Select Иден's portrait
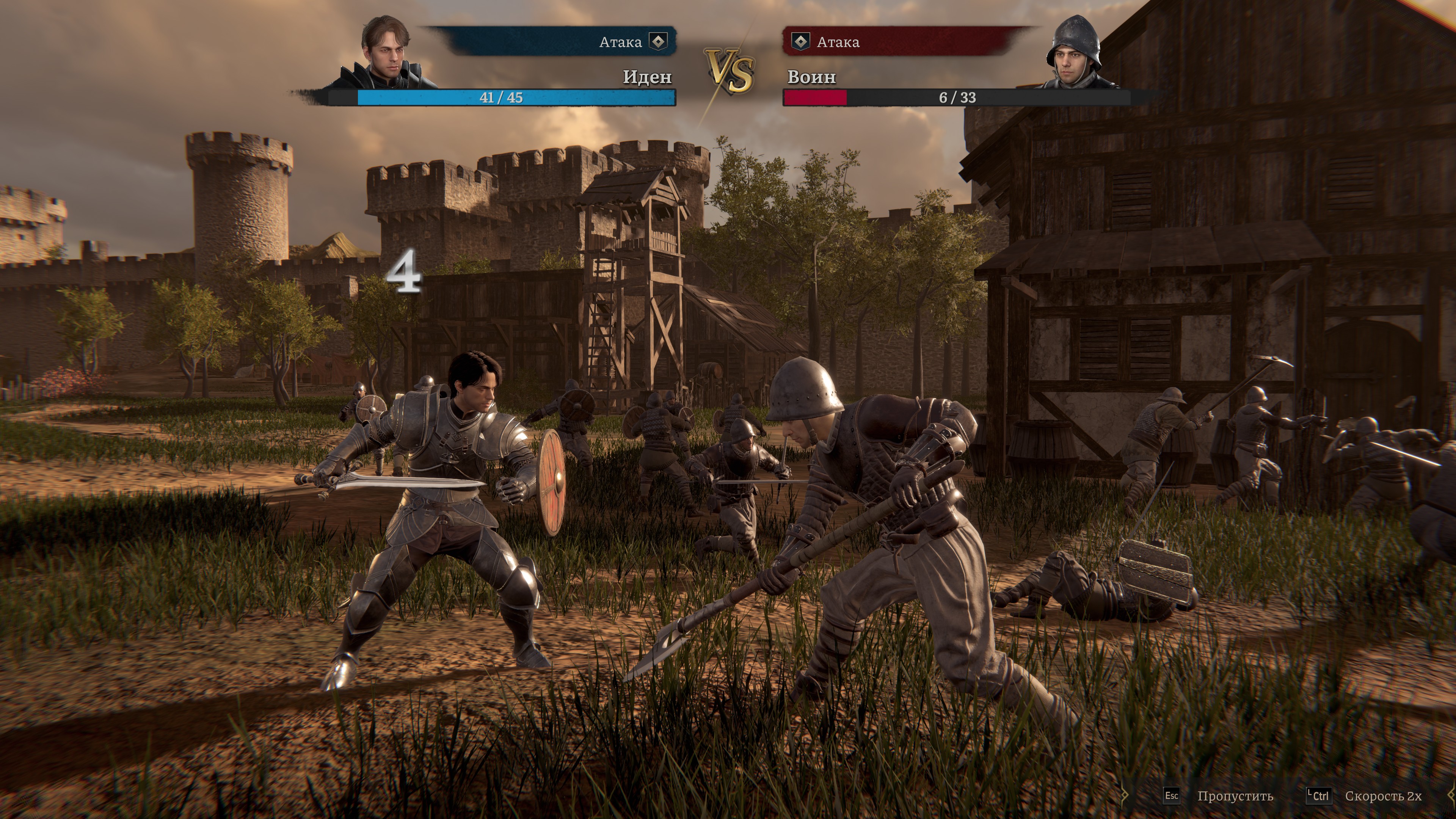This screenshot has width=1456, height=819. [387, 52]
